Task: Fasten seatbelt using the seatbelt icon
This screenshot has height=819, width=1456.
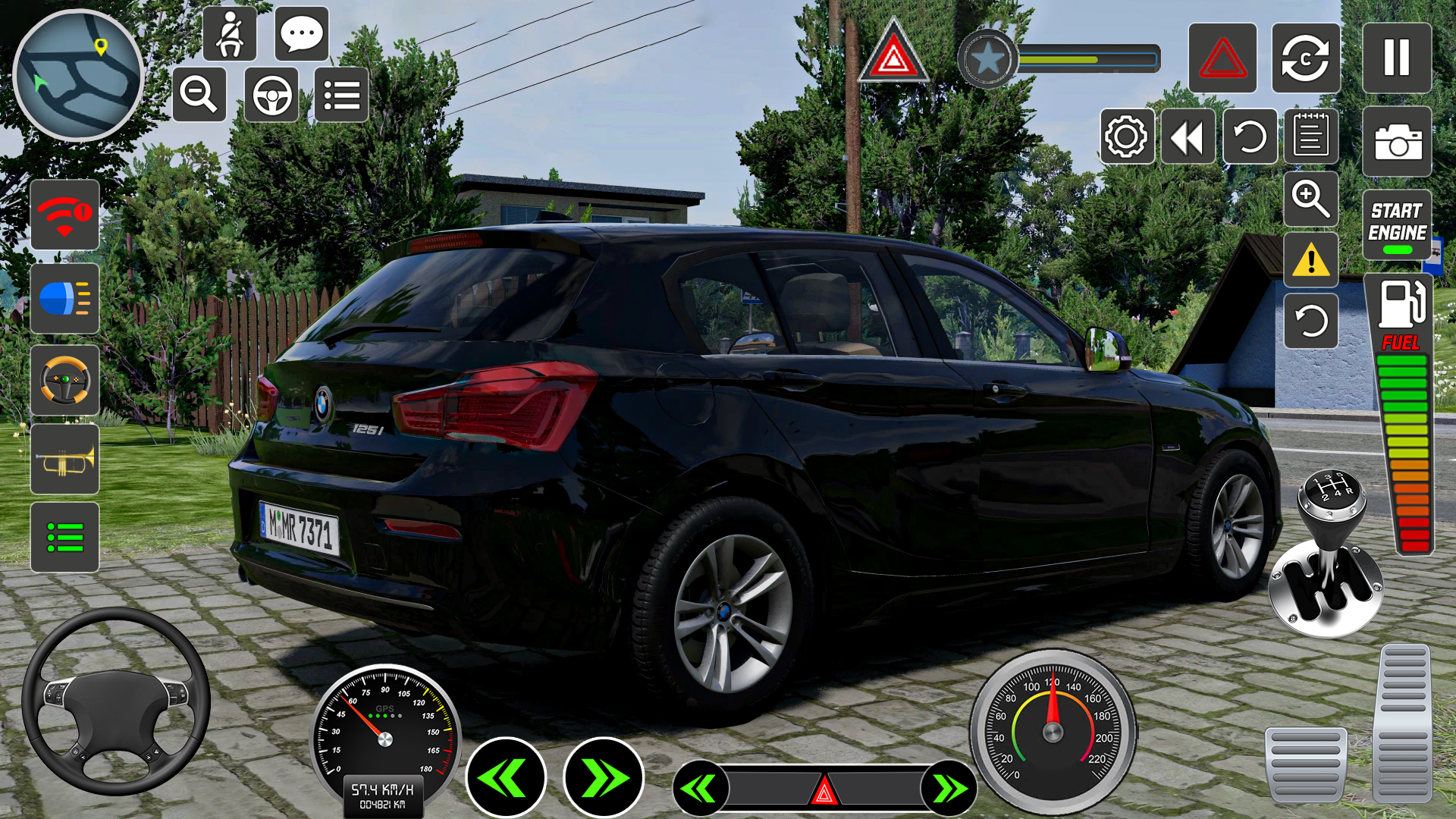Action: pyautogui.click(x=230, y=34)
